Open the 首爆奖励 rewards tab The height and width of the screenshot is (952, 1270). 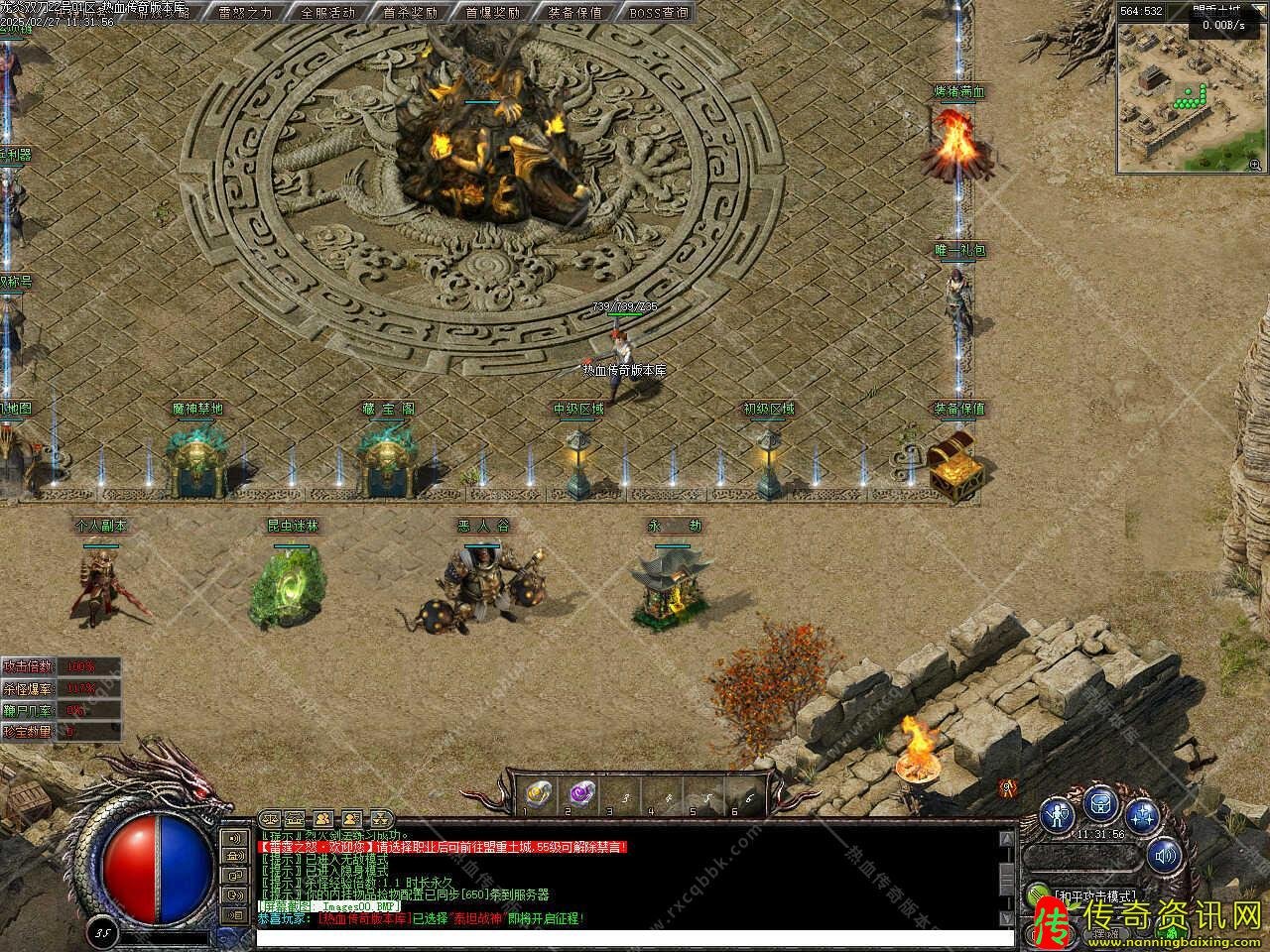pos(492,13)
